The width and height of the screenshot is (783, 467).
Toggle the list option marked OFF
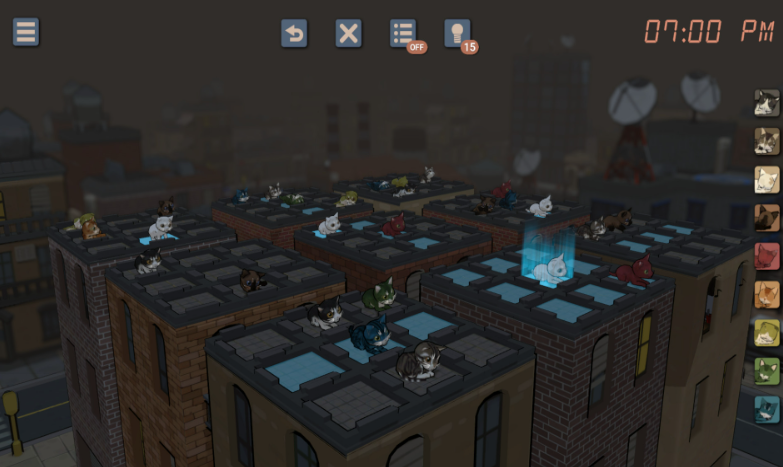pyautogui.click(x=403, y=33)
